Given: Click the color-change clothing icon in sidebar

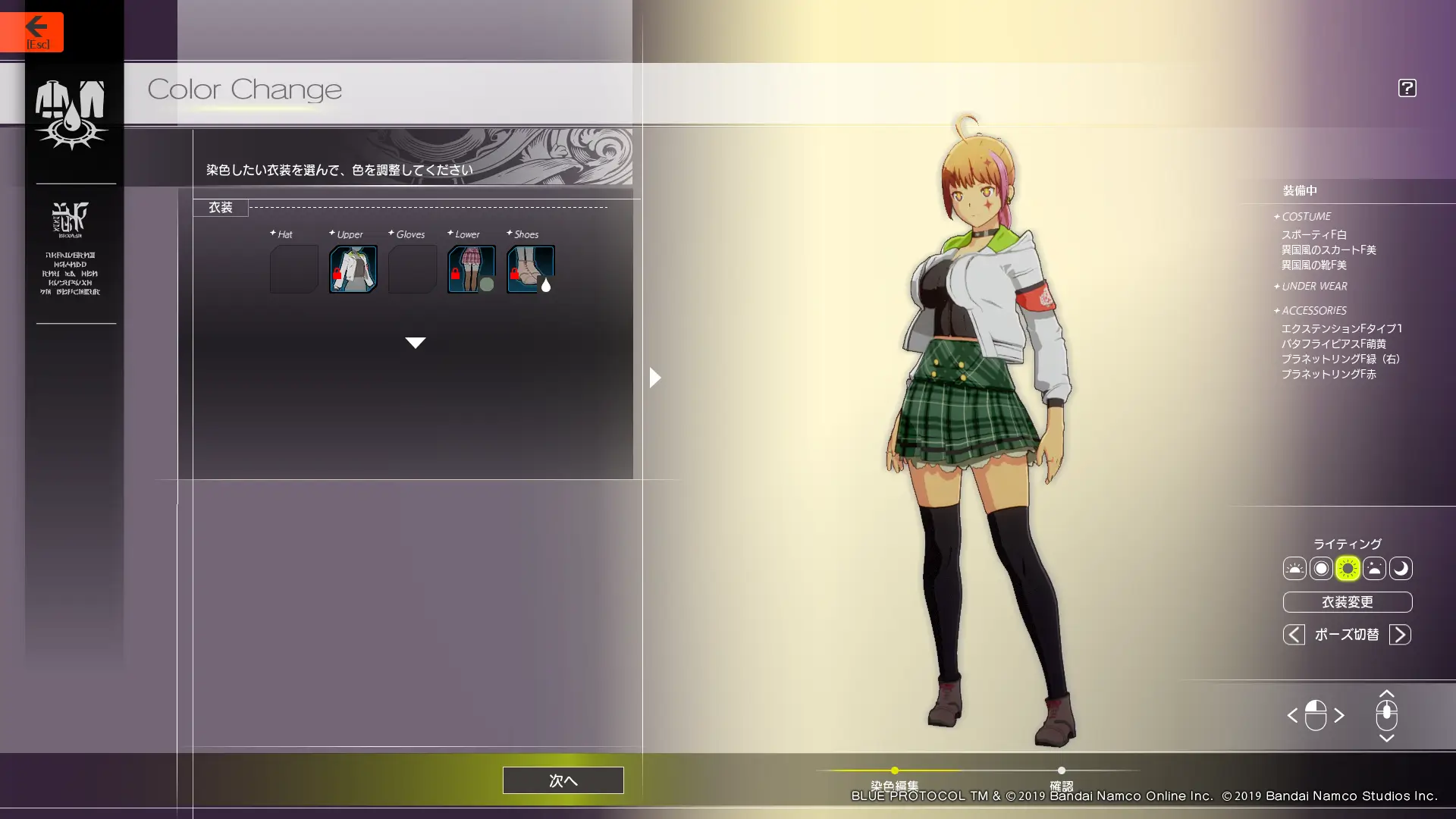Looking at the screenshot, I should tap(71, 114).
